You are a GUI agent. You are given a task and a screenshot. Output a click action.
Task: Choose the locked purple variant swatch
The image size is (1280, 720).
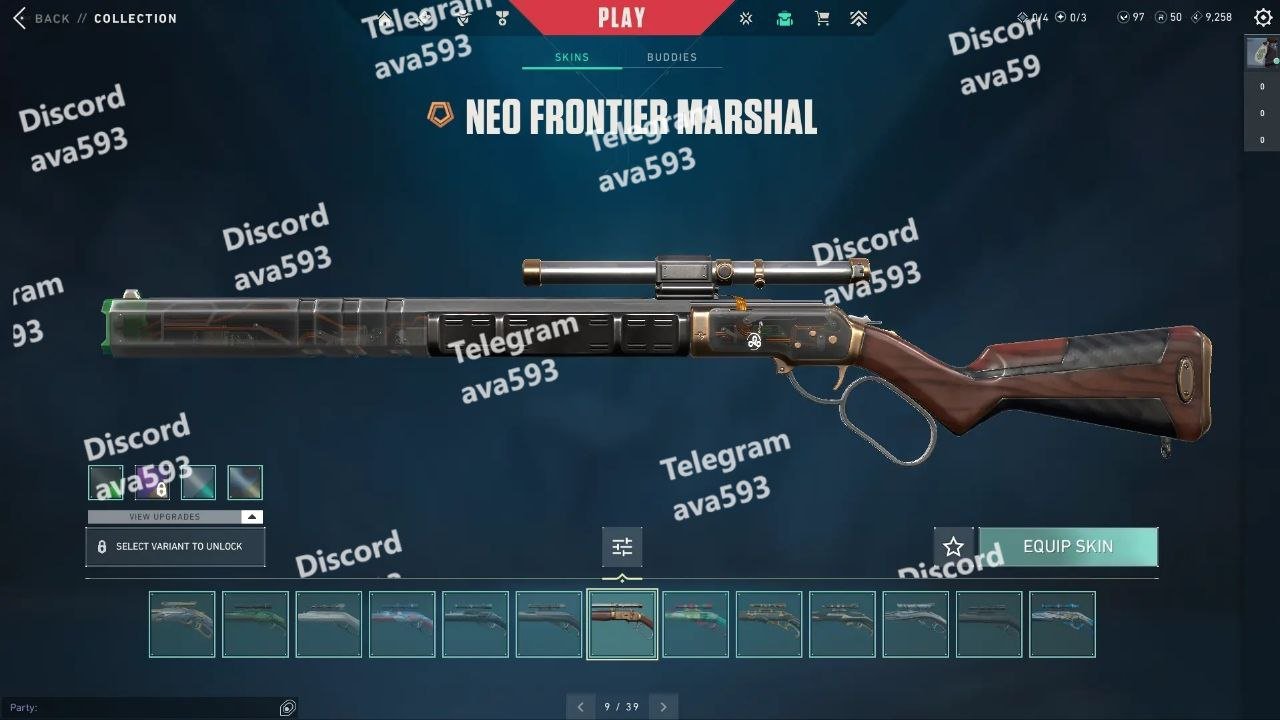[x=152, y=483]
